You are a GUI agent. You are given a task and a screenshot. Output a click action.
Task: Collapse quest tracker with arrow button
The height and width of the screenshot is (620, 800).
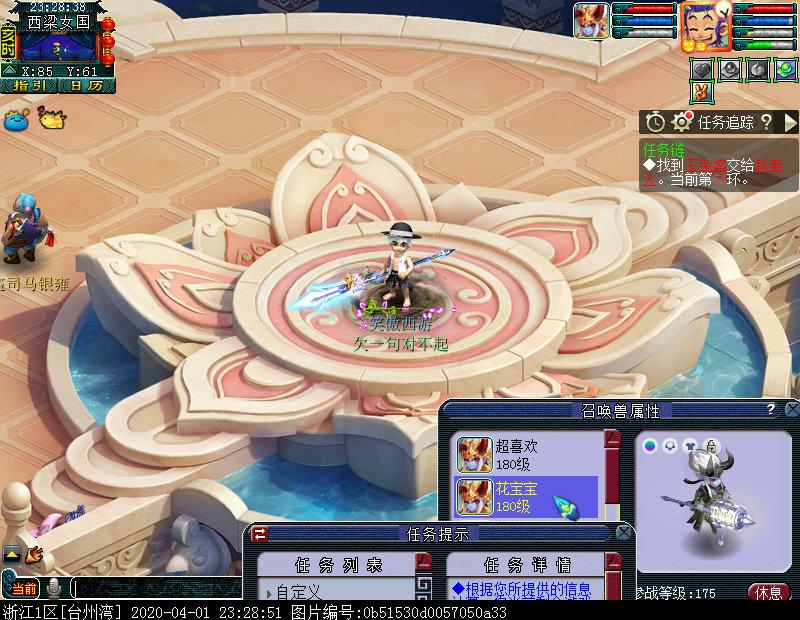(x=789, y=122)
